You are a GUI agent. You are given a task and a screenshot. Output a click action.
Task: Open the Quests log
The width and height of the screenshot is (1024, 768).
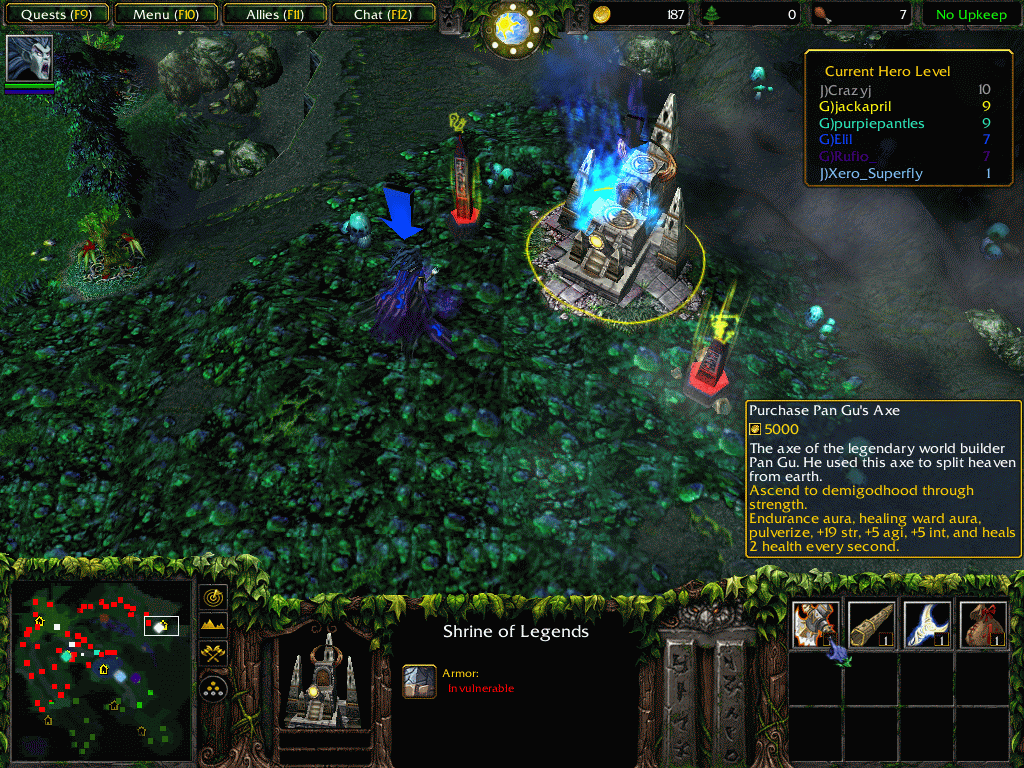(x=57, y=15)
